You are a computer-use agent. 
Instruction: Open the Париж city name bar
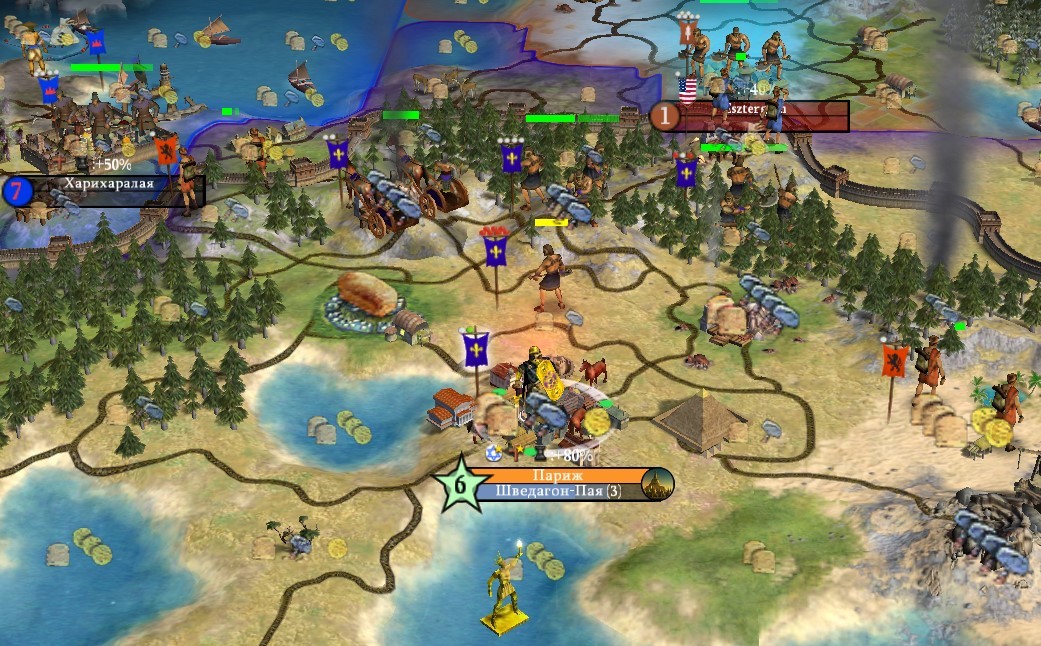click(557, 476)
